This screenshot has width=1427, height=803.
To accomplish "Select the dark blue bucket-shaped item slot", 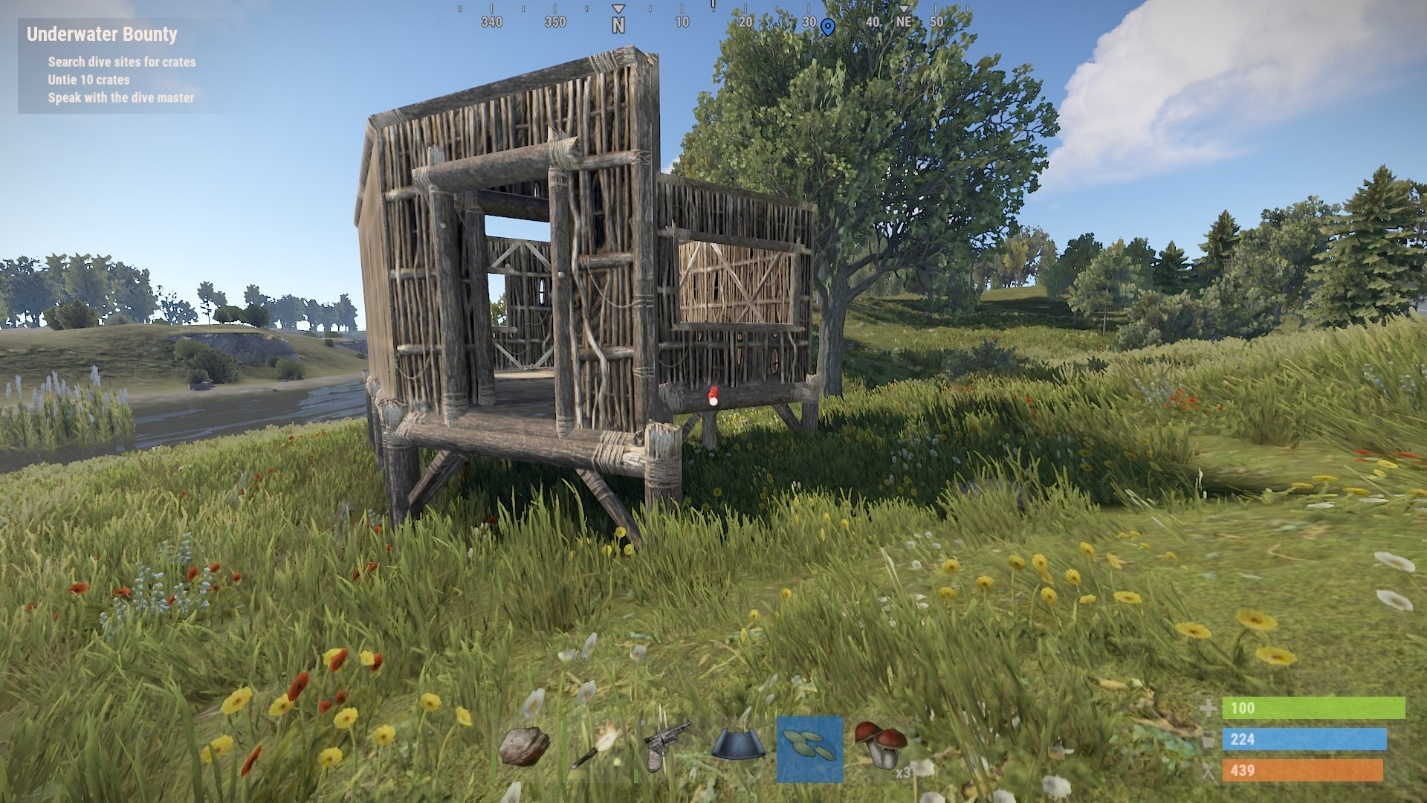I will (738, 745).
